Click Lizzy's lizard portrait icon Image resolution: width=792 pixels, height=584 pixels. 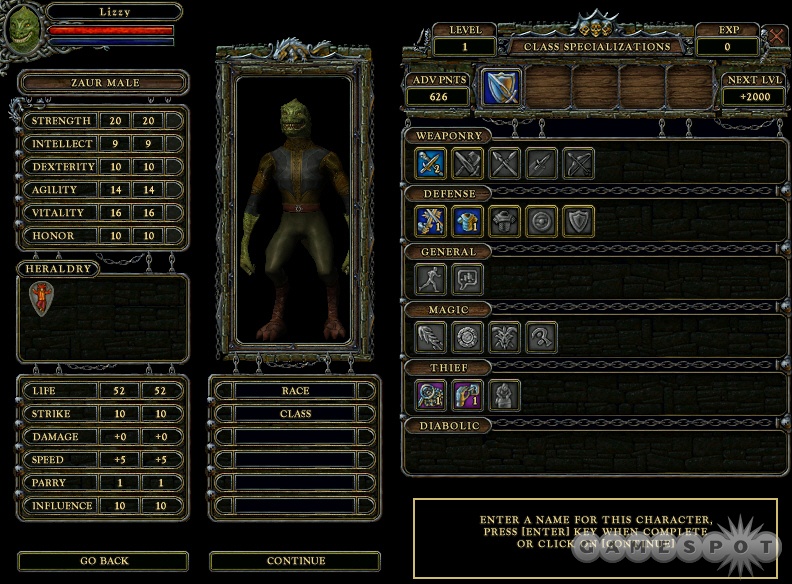tap(22, 28)
